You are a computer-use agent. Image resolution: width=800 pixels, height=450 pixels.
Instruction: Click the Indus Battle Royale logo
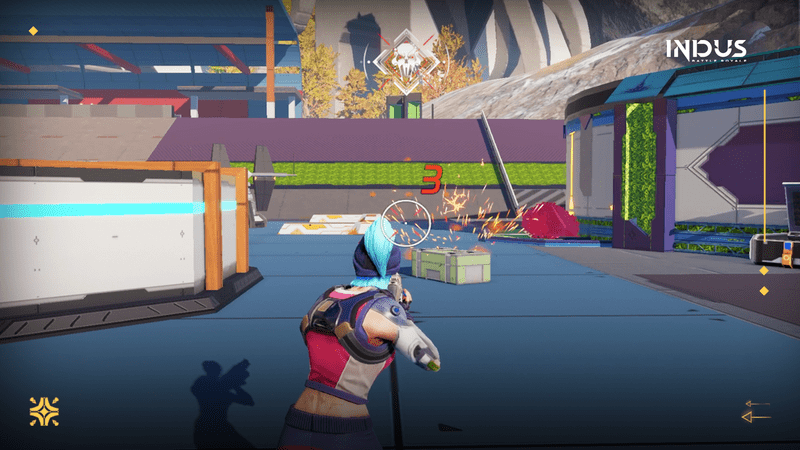click(706, 50)
